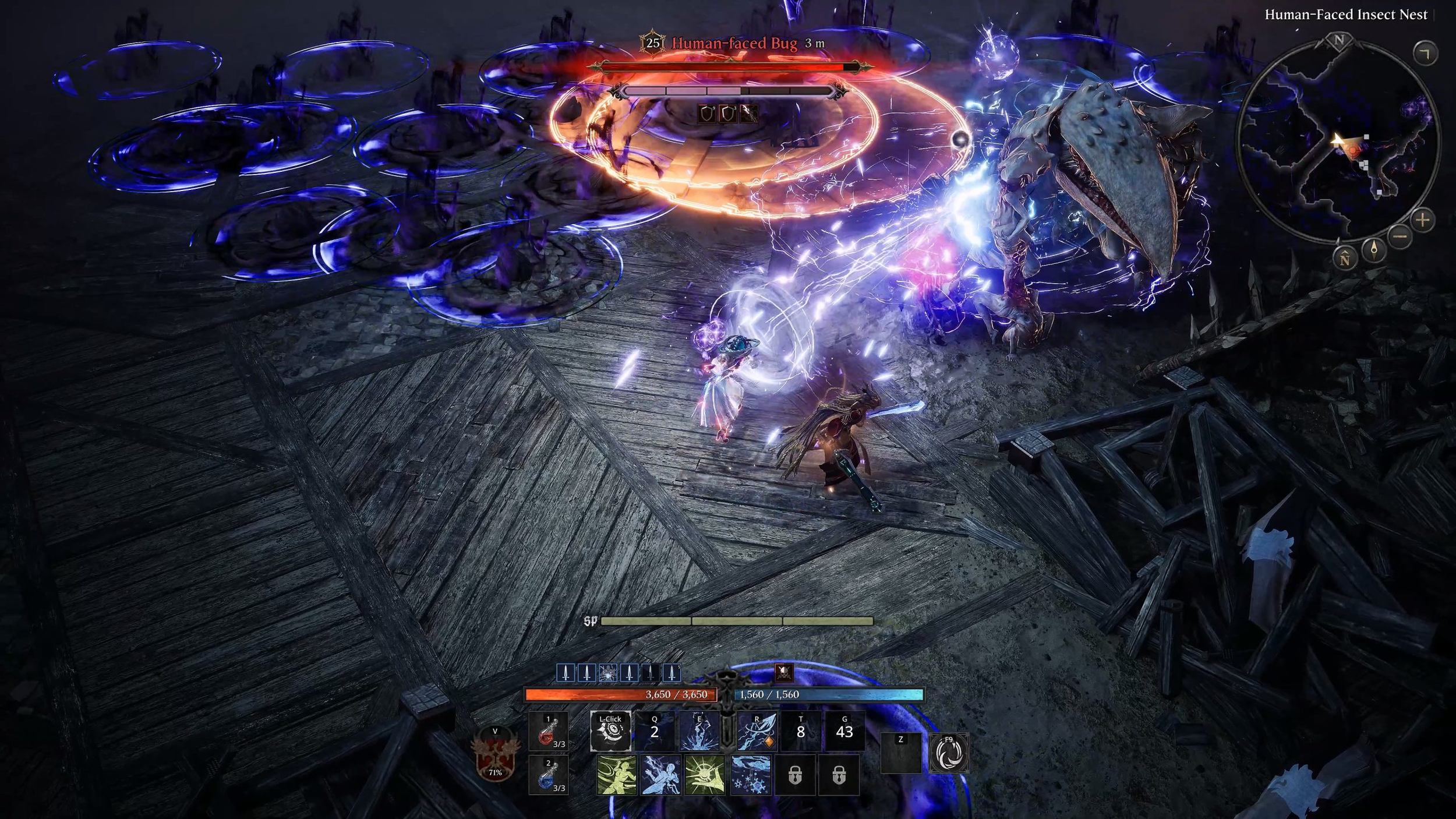Activate the E lightning strike skill
The height and width of the screenshot is (819, 1456).
699,730
